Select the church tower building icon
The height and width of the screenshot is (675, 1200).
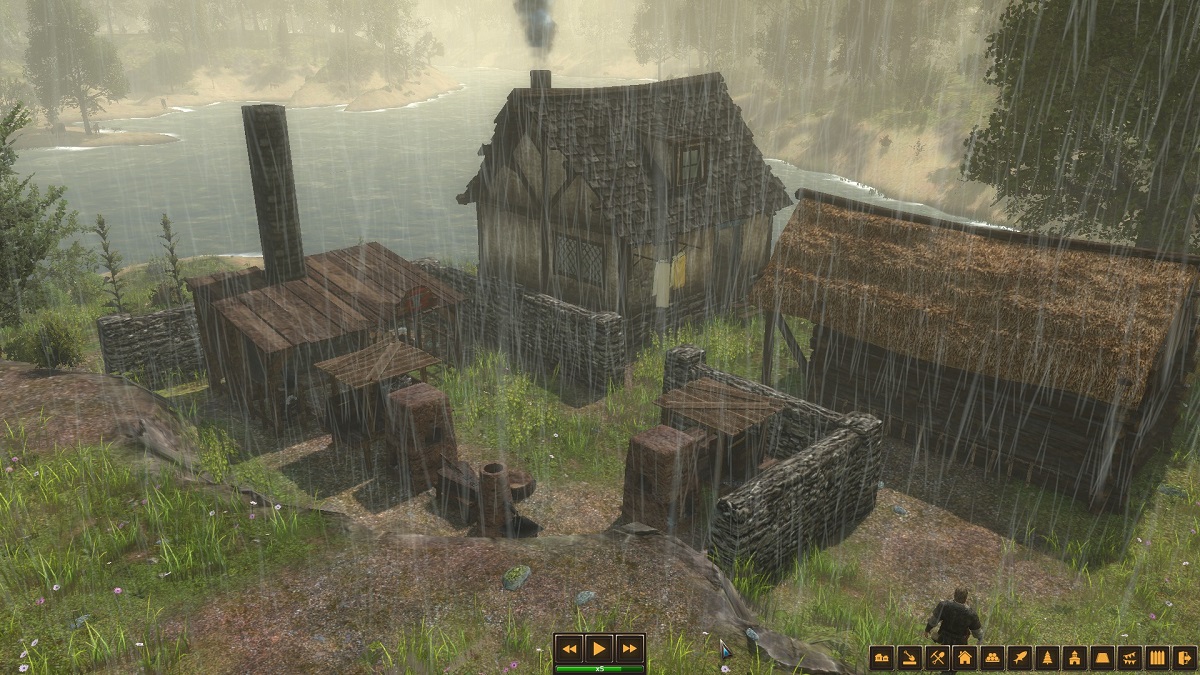tap(1075, 658)
